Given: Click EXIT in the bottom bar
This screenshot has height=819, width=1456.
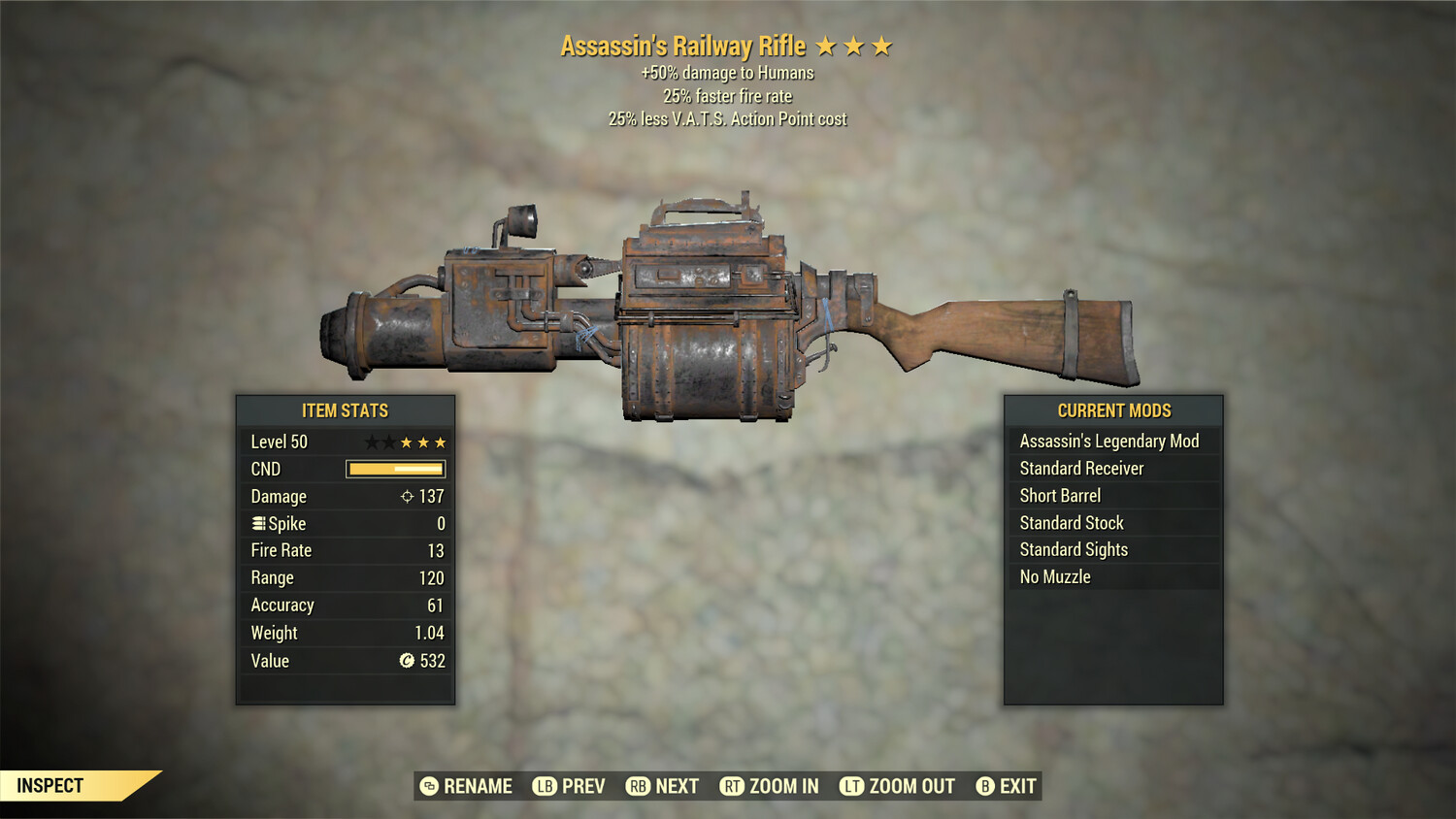Looking at the screenshot, I should pyautogui.click(x=1017, y=786).
